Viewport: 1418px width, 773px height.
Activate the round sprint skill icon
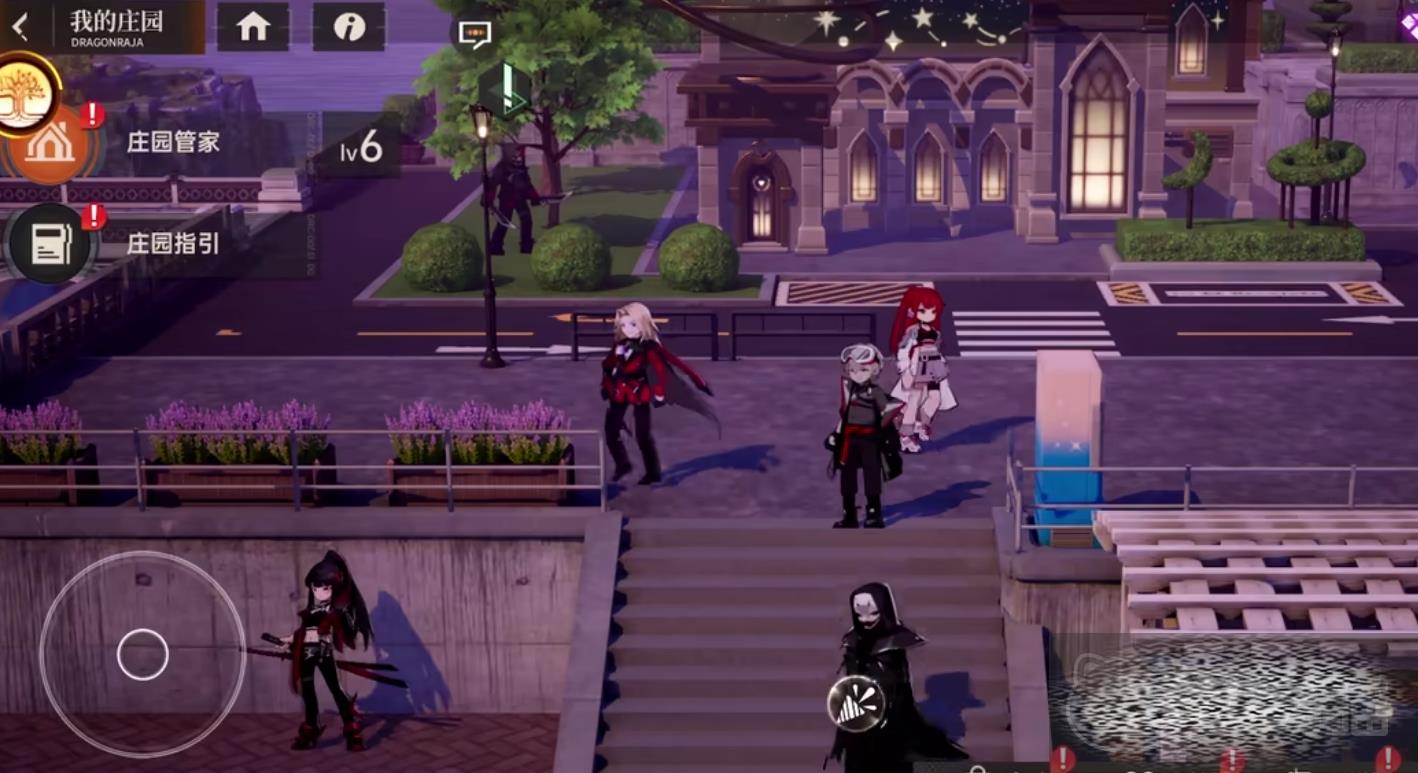pos(856,703)
